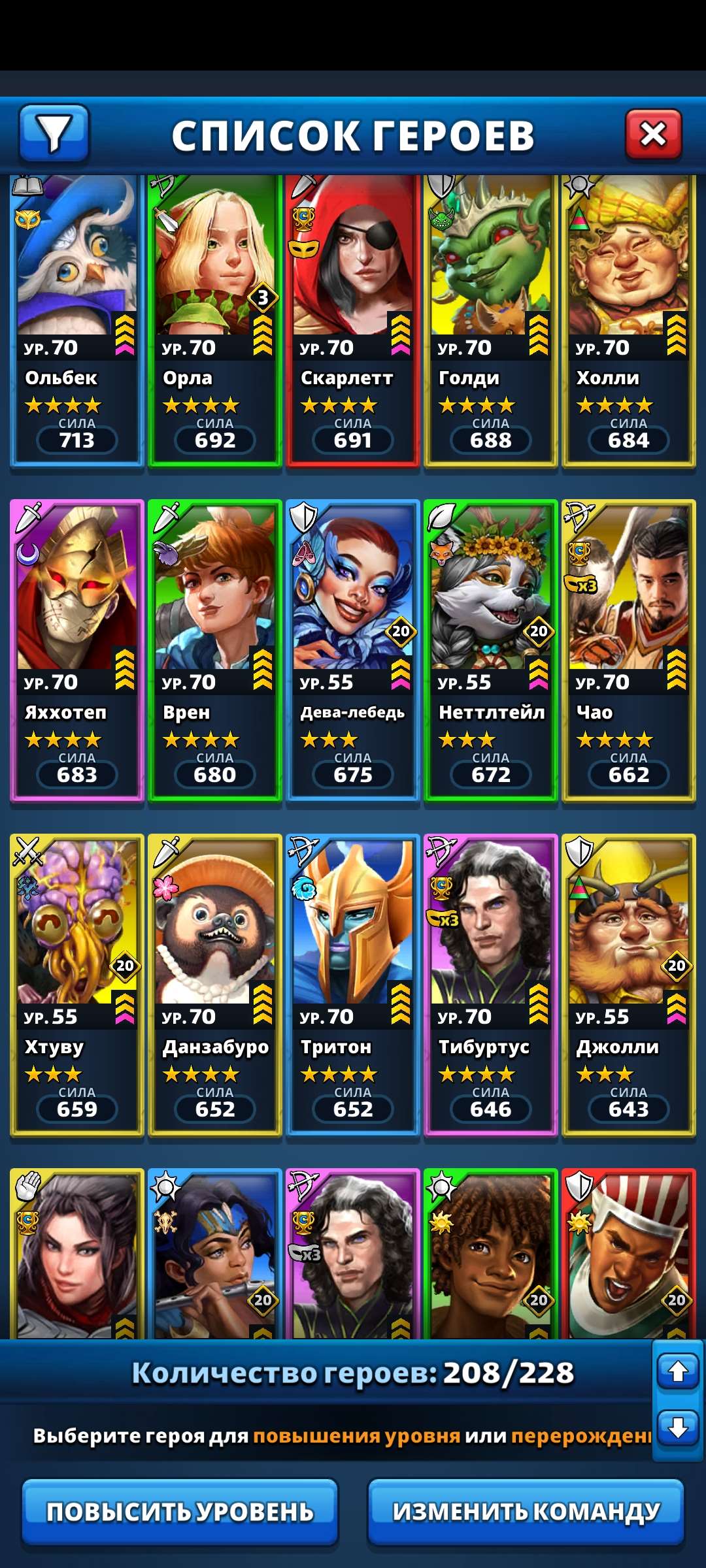Viewport: 706px width, 1568px height.
Task: Choose the Орла hero card
Action: tap(214, 320)
